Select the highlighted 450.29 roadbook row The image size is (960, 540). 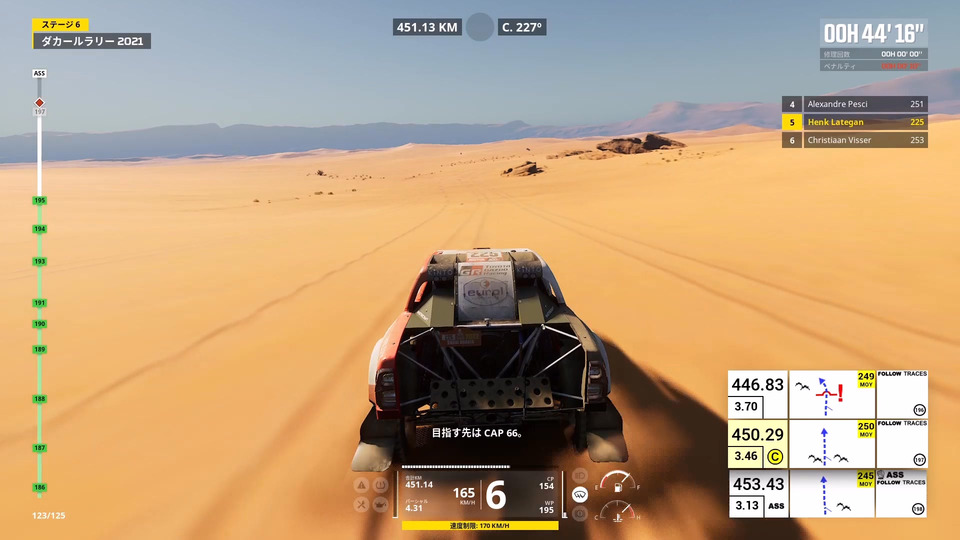pos(828,444)
